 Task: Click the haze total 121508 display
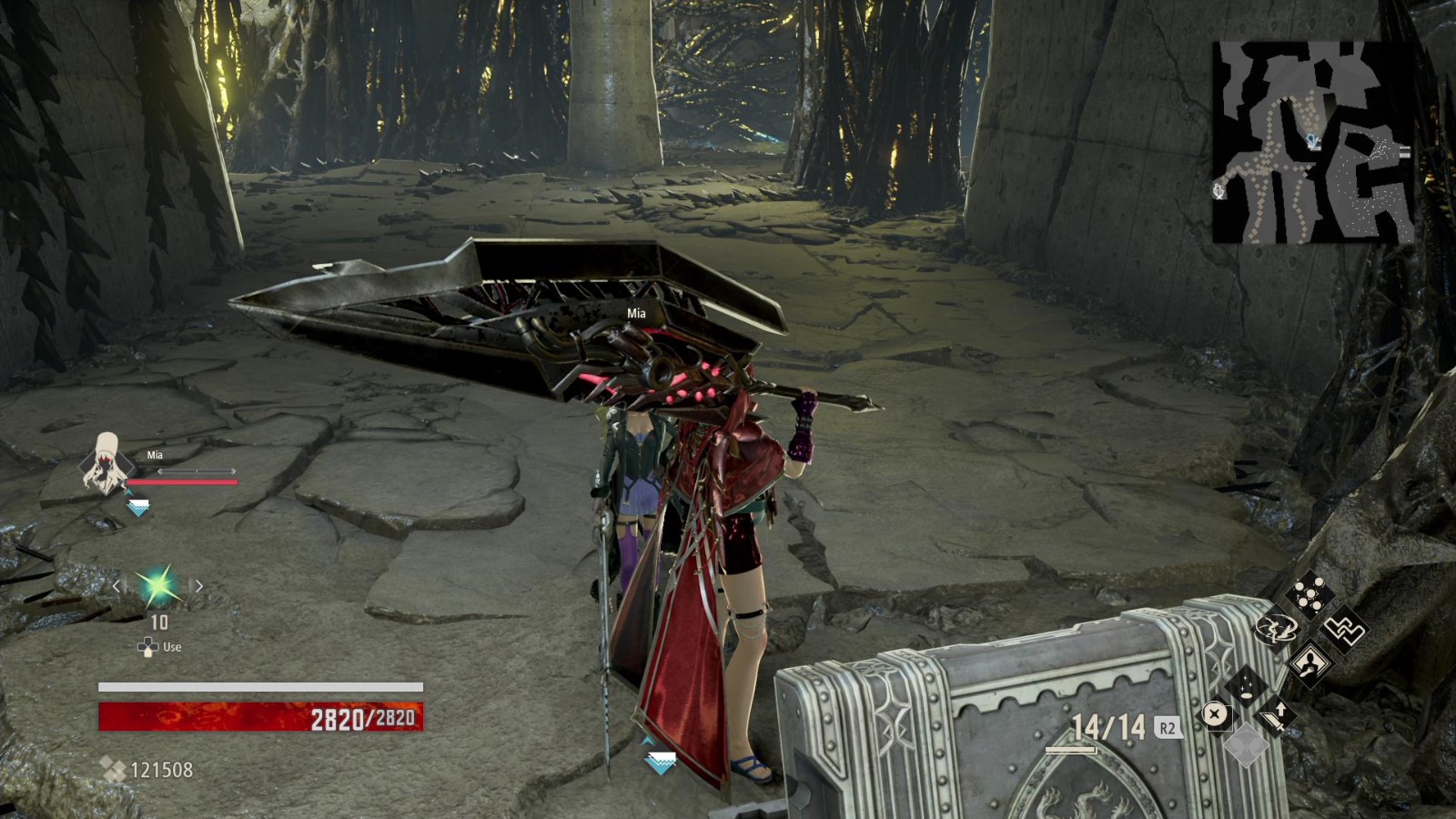(x=163, y=769)
